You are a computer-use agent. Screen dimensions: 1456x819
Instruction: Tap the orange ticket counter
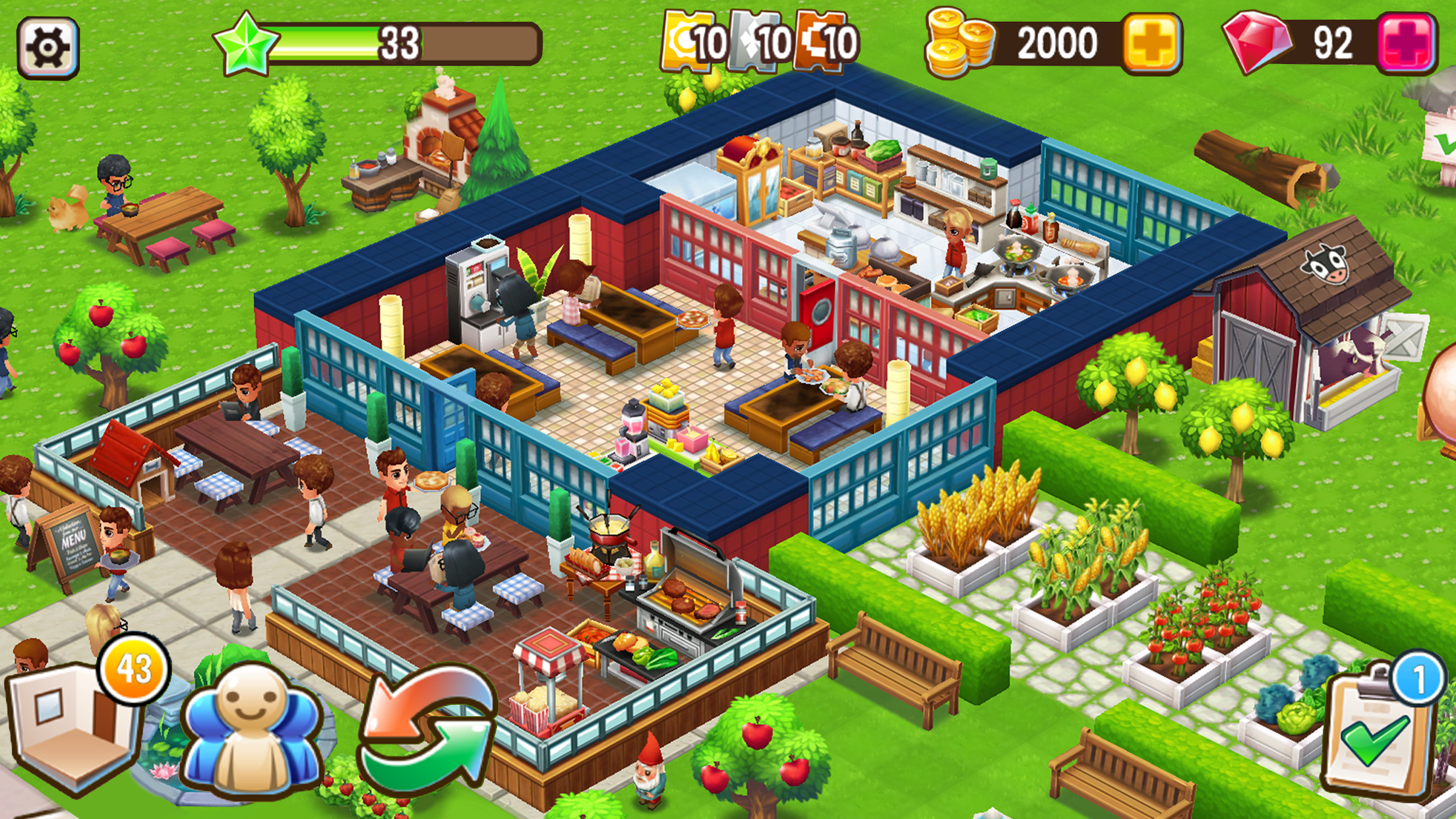coord(821,43)
